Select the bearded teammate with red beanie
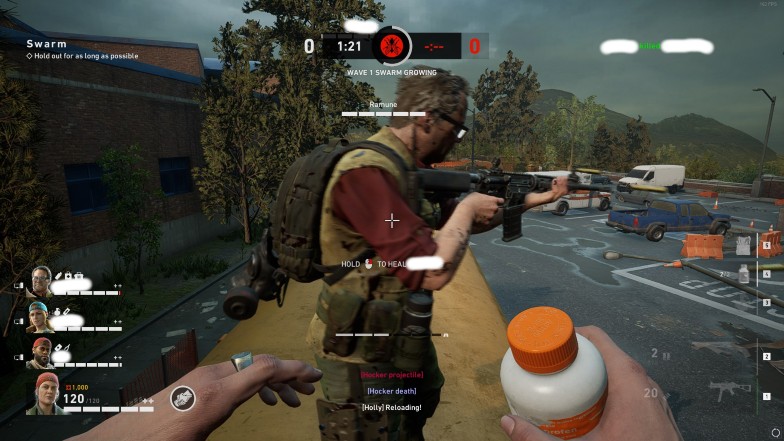The height and width of the screenshot is (441, 784). pyautogui.click(x=41, y=352)
